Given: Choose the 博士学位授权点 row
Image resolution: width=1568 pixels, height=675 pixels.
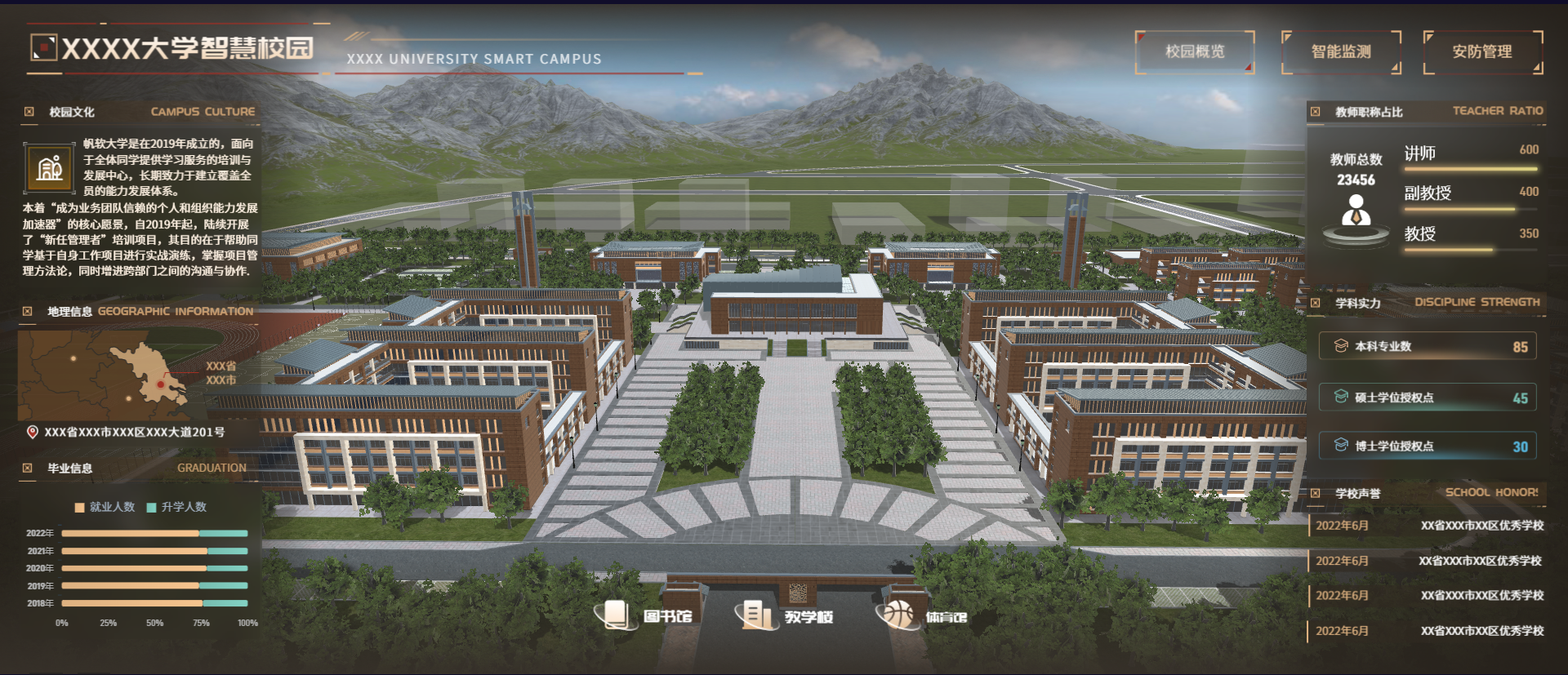Looking at the screenshot, I should click(1427, 446).
